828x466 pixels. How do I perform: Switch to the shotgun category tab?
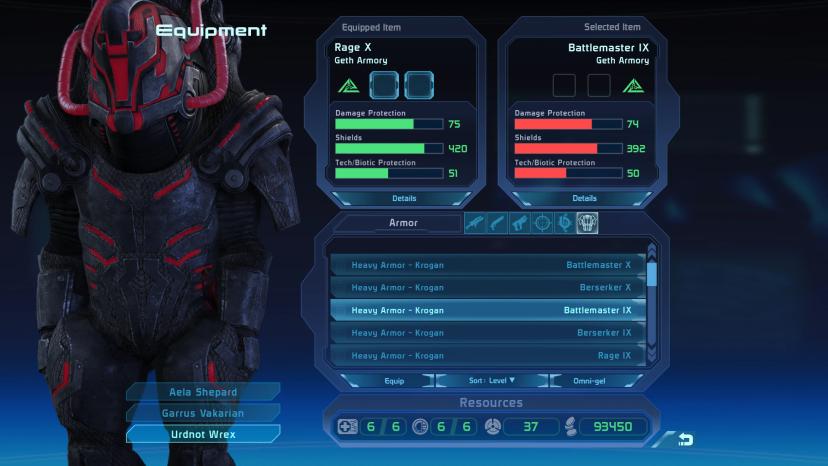tap(498, 223)
